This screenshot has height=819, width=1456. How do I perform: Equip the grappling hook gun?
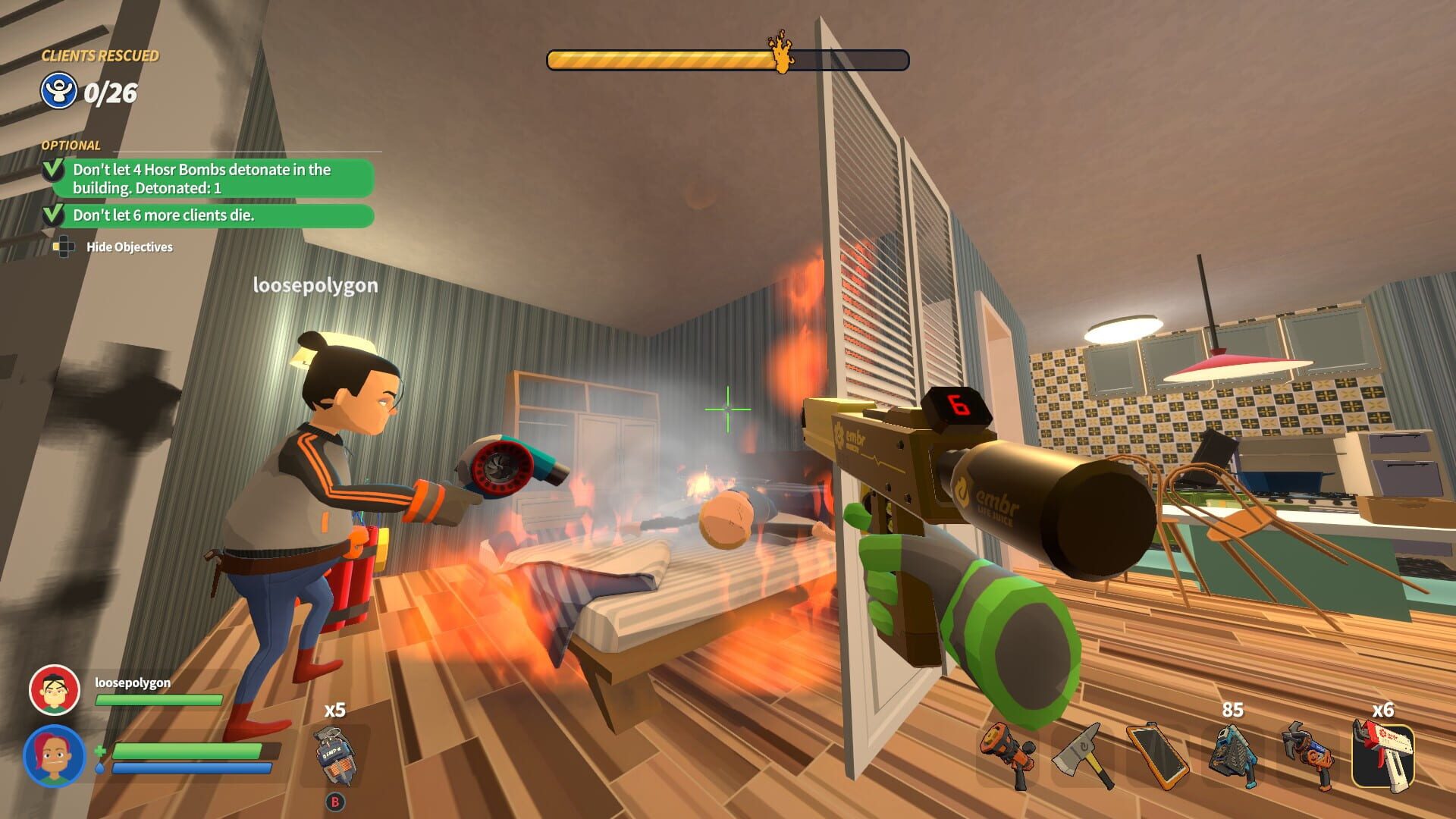(1312, 755)
